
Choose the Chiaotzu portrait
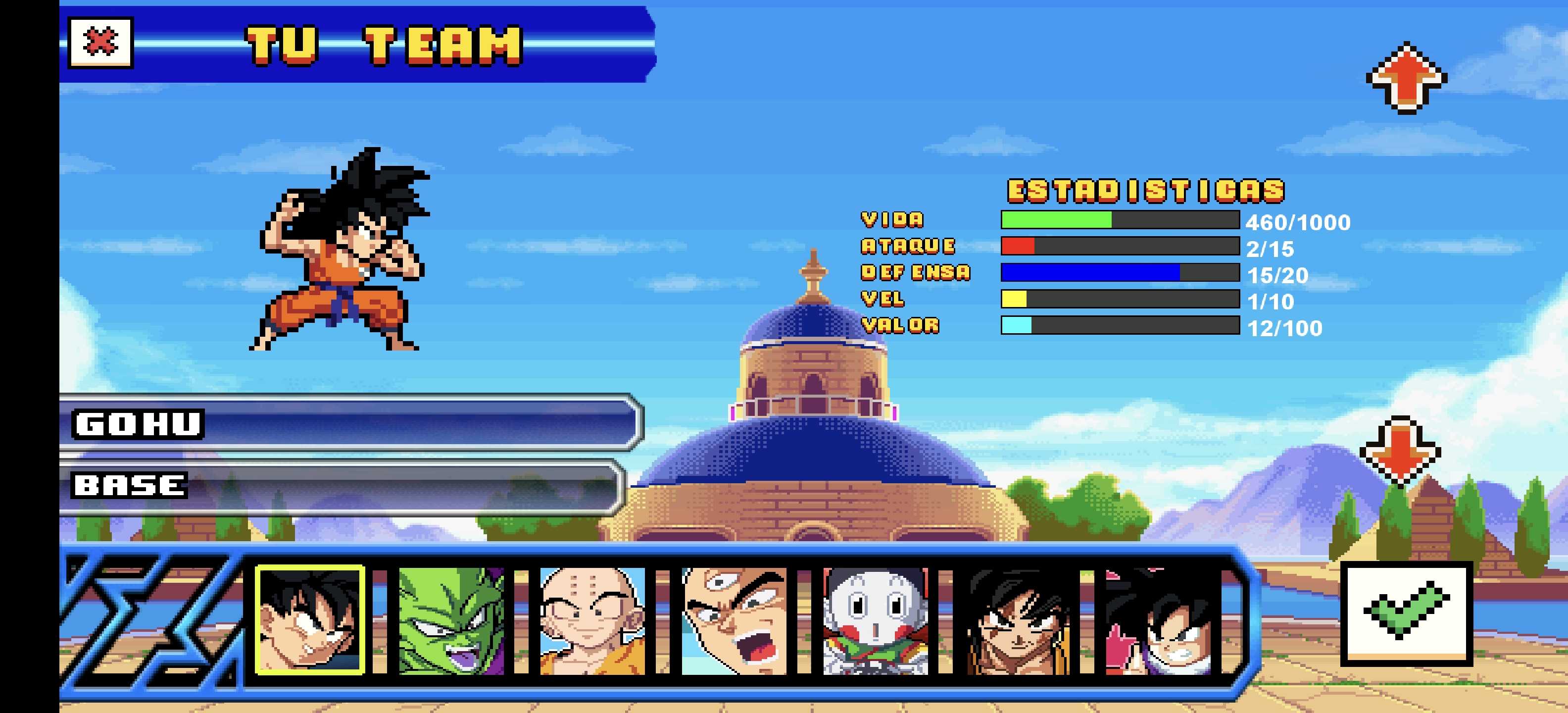pos(875,620)
